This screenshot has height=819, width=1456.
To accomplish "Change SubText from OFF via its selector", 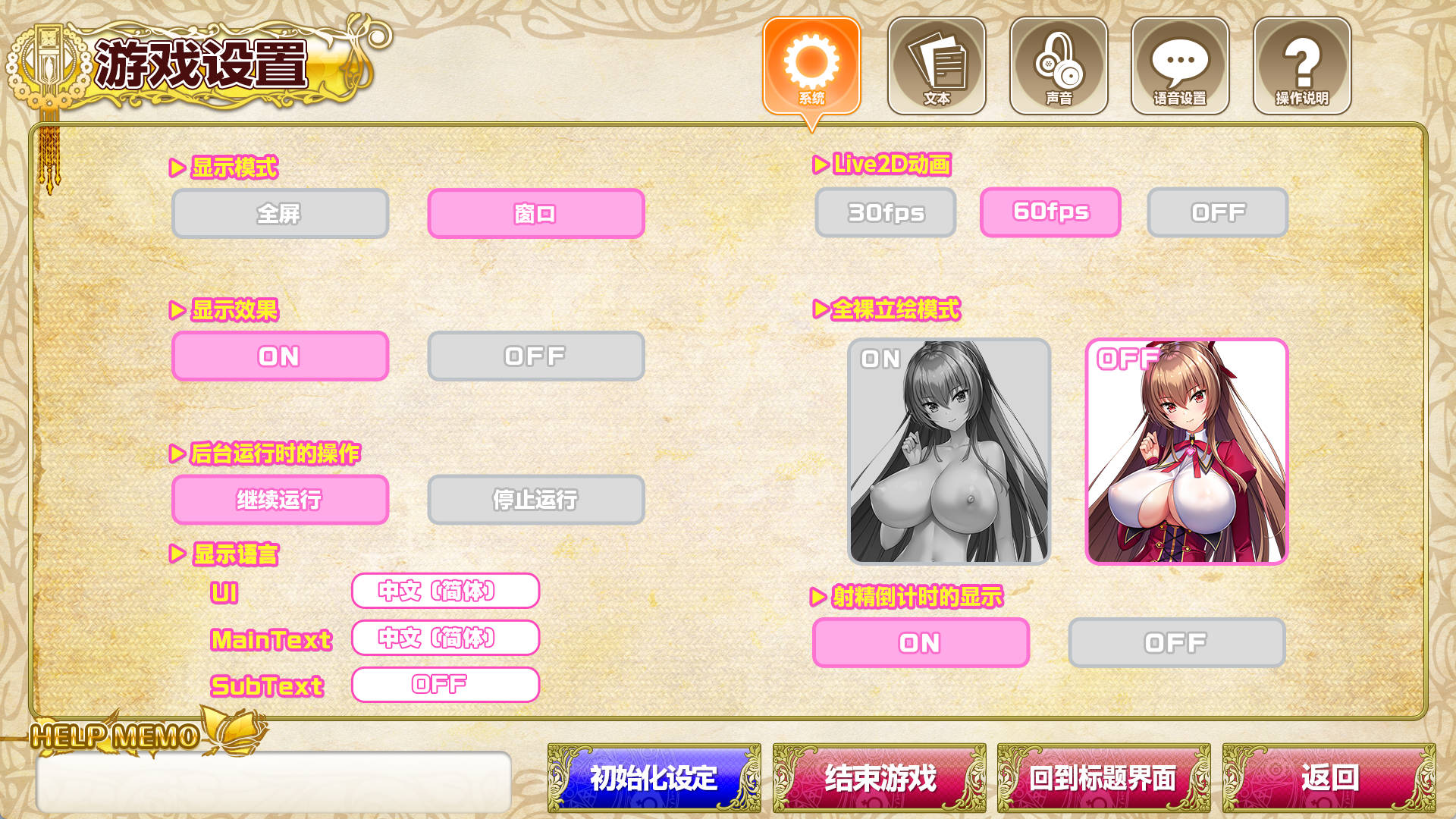I will click(445, 685).
